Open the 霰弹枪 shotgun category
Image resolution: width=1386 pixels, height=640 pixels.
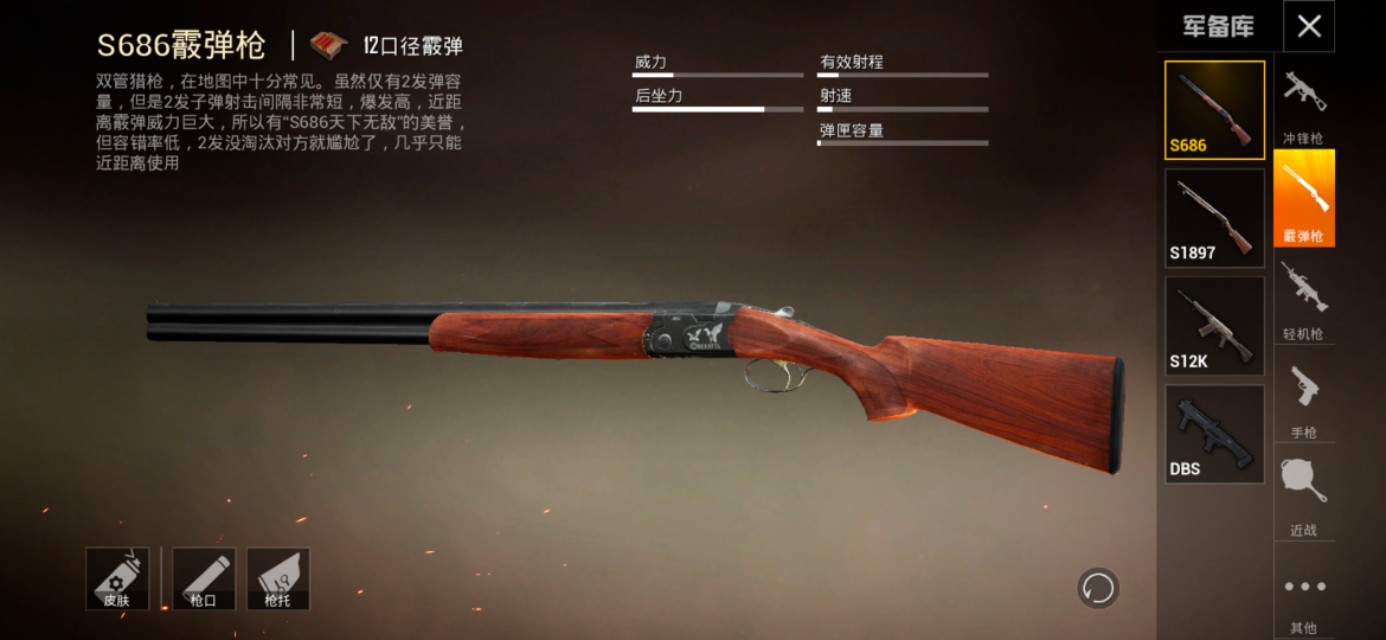tap(1304, 199)
